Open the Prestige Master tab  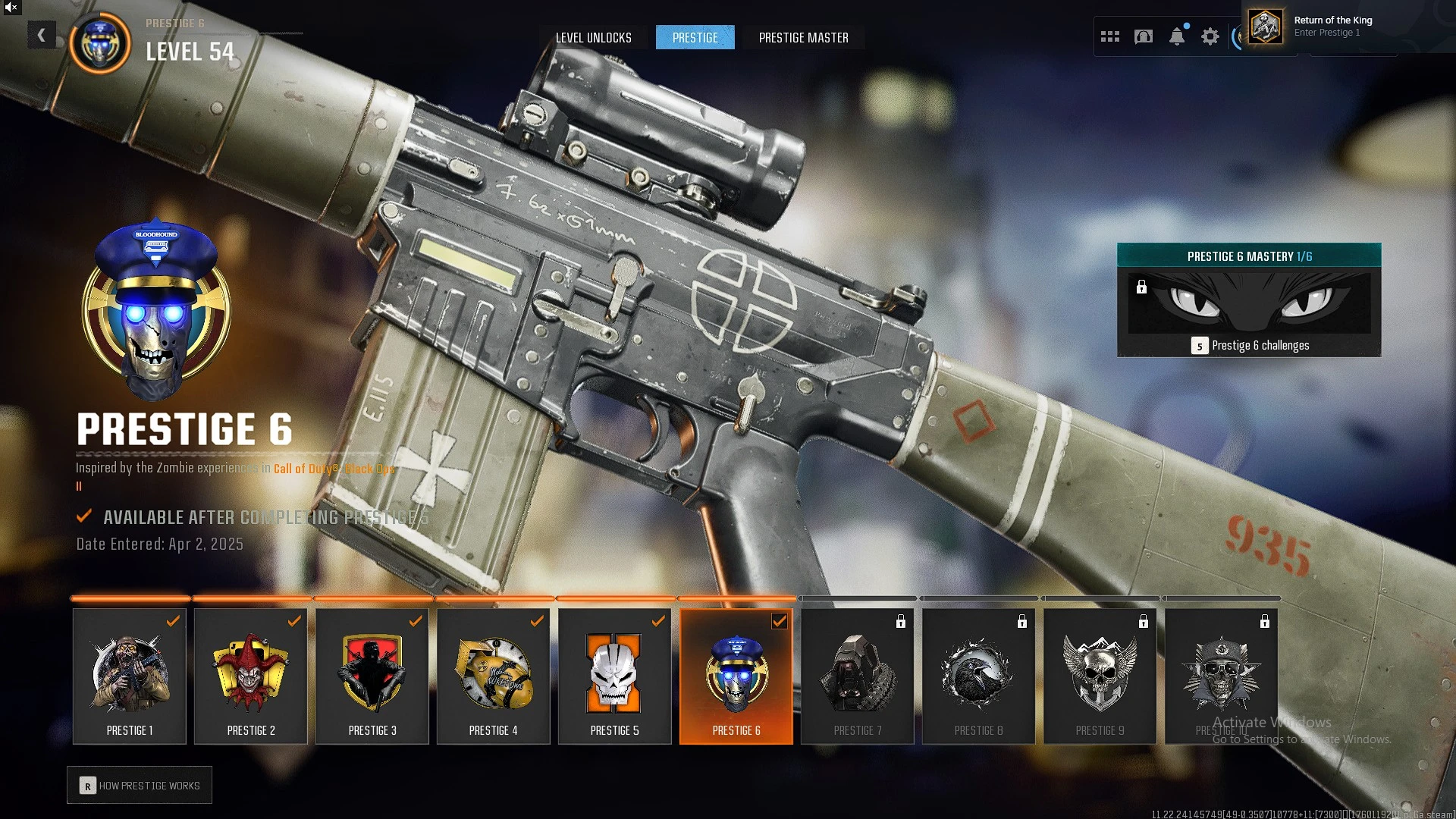click(803, 38)
